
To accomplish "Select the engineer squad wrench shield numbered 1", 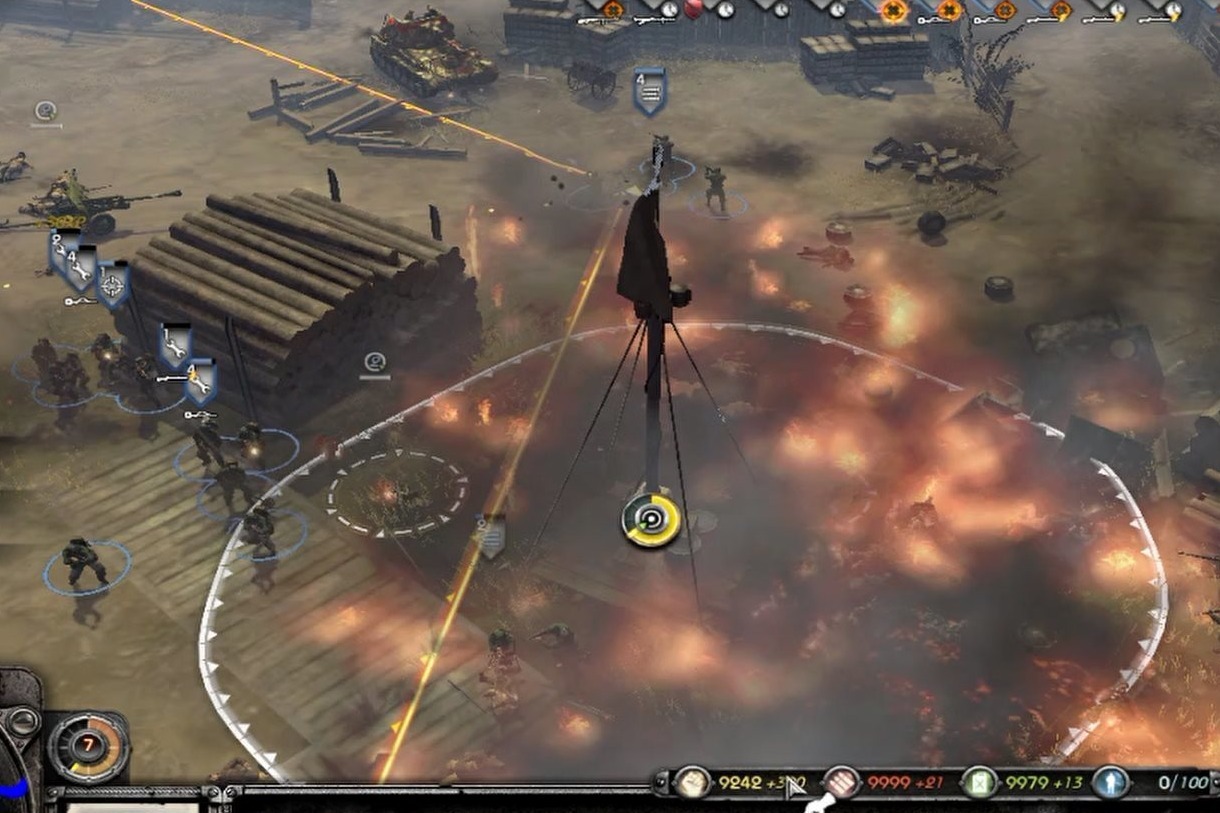I will coord(175,345).
